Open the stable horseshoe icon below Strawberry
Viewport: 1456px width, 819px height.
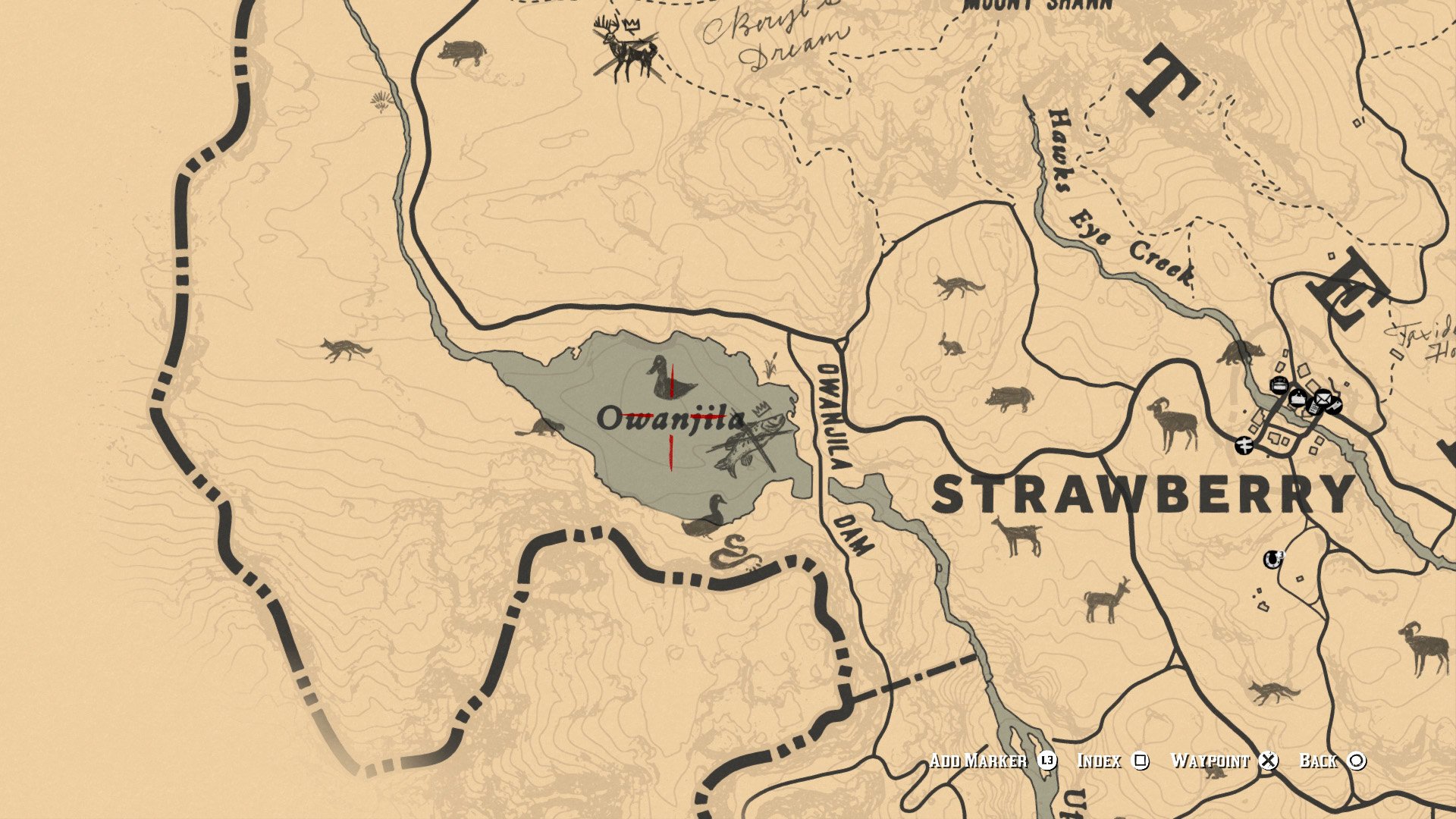pos(1272,559)
